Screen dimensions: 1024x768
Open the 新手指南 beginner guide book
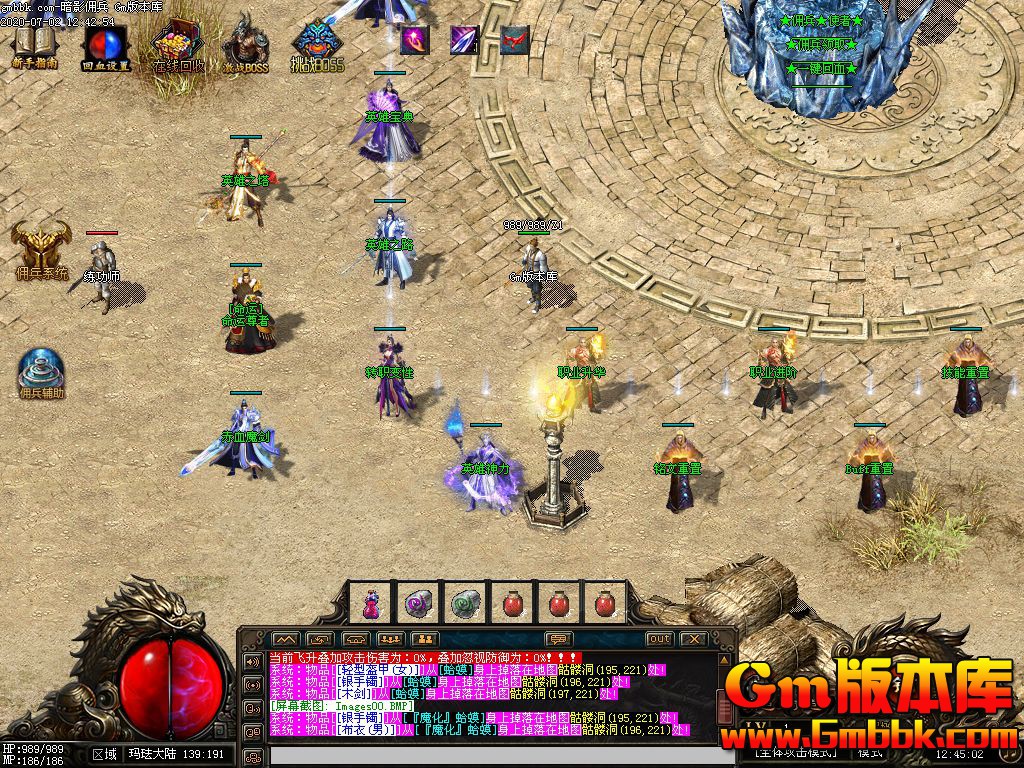tap(35, 43)
